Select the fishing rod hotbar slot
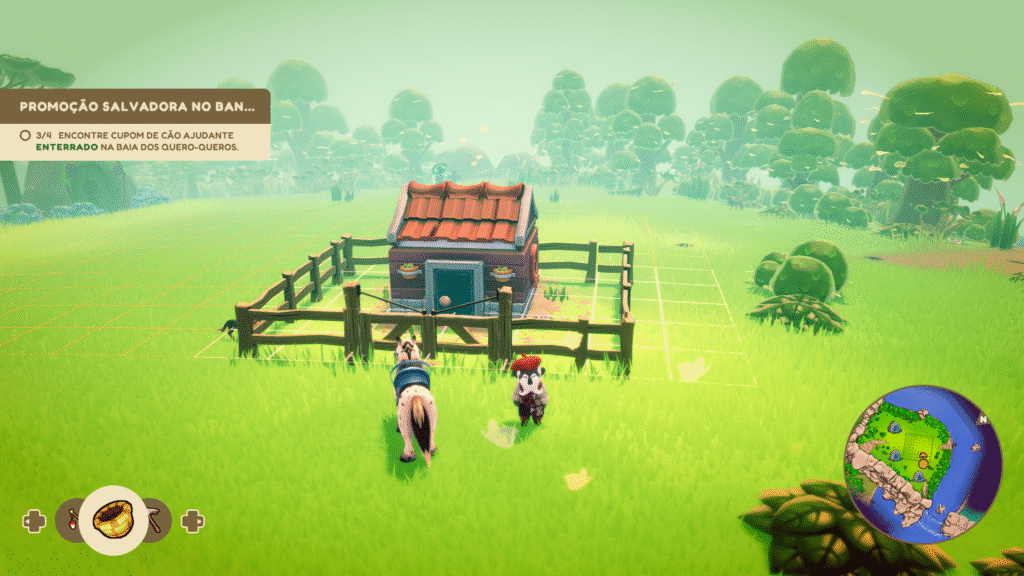Screen dimensions: 1024x576 click(x=71, y=520)
